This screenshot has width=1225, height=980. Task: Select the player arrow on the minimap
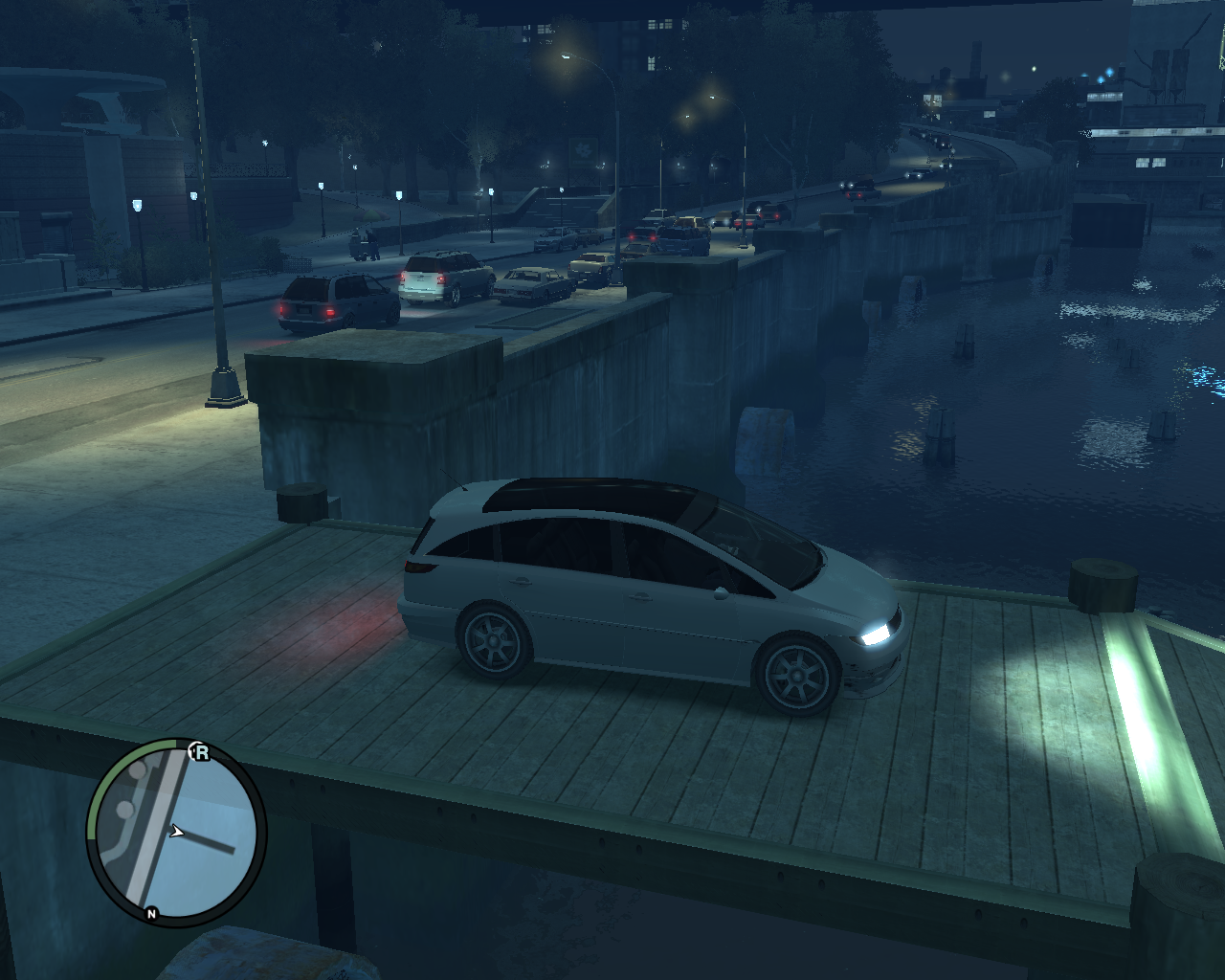[x=177, y=831]
